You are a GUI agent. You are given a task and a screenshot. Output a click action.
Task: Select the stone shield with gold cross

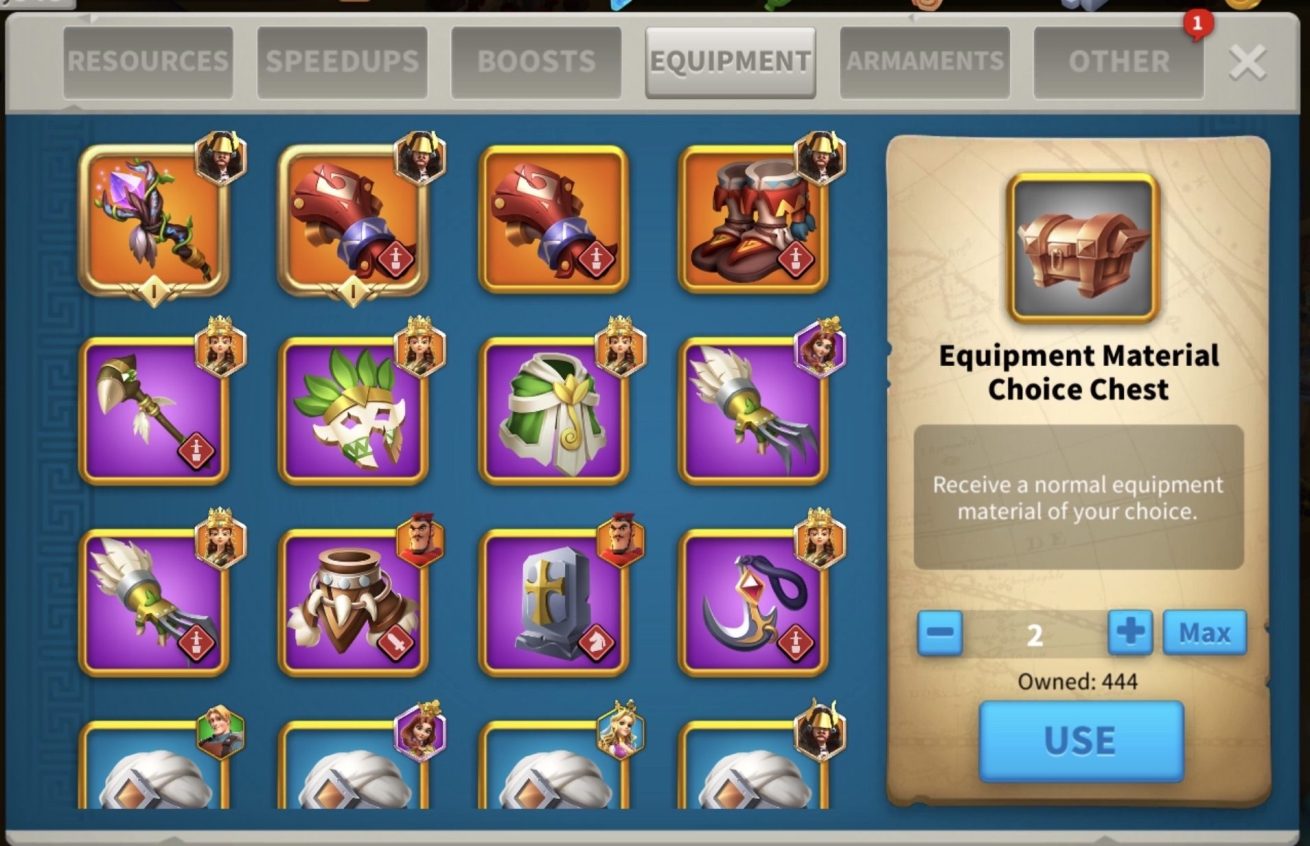tap(553, 603)
